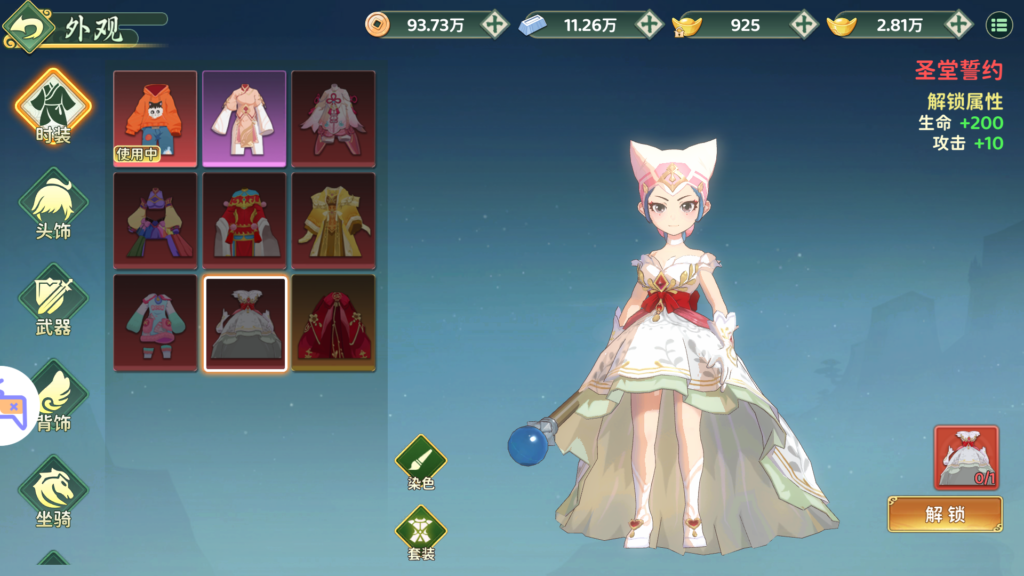Image resolution: width=1024 pixels, height=576 pixels.
Task: Pick the purple and blue robe outfit
Action: 155,220
